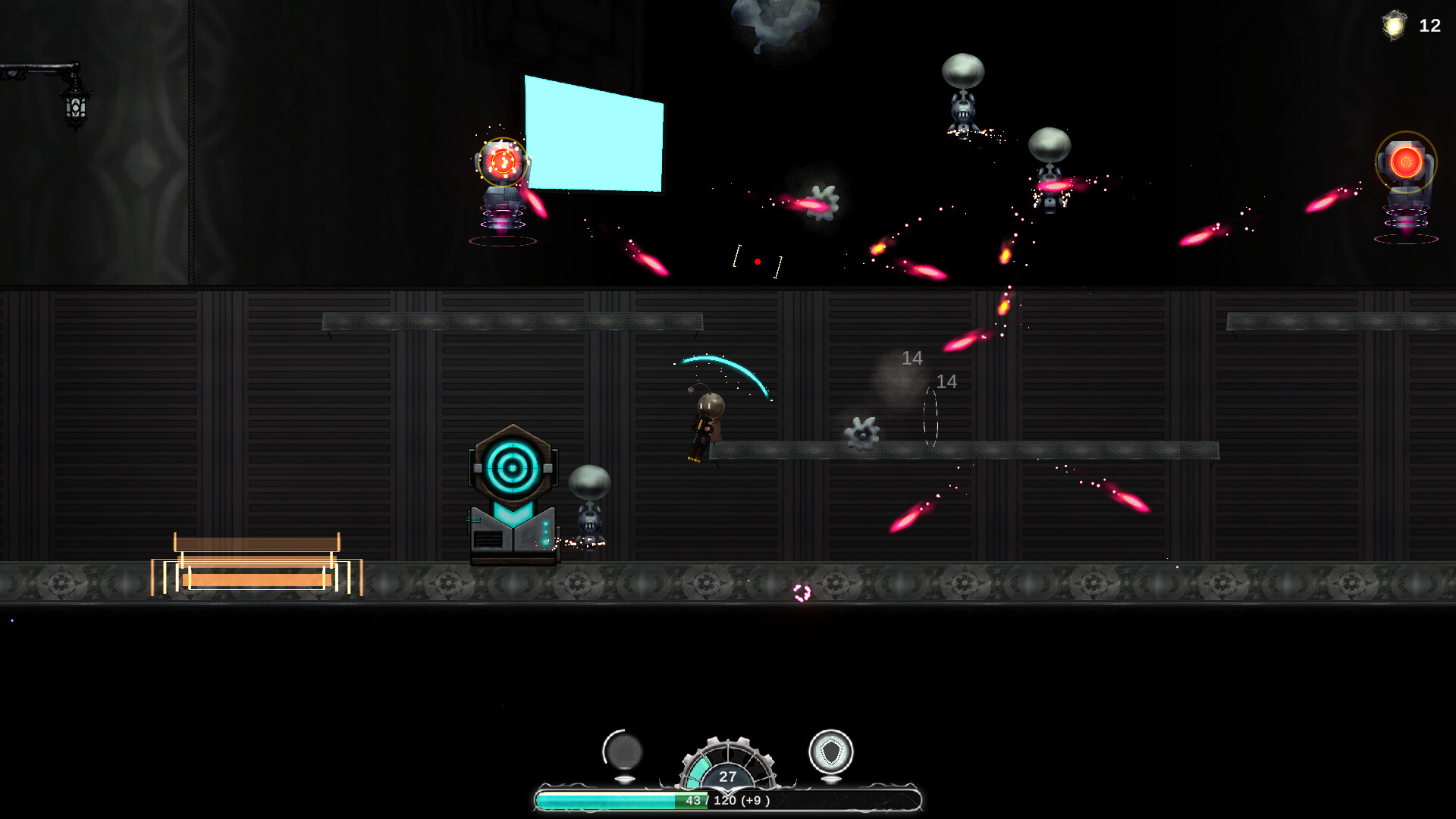Viewport: 1456px width, 819px height.
Task: Click the red sentry turret near the cyan screen
Action: 502,163
